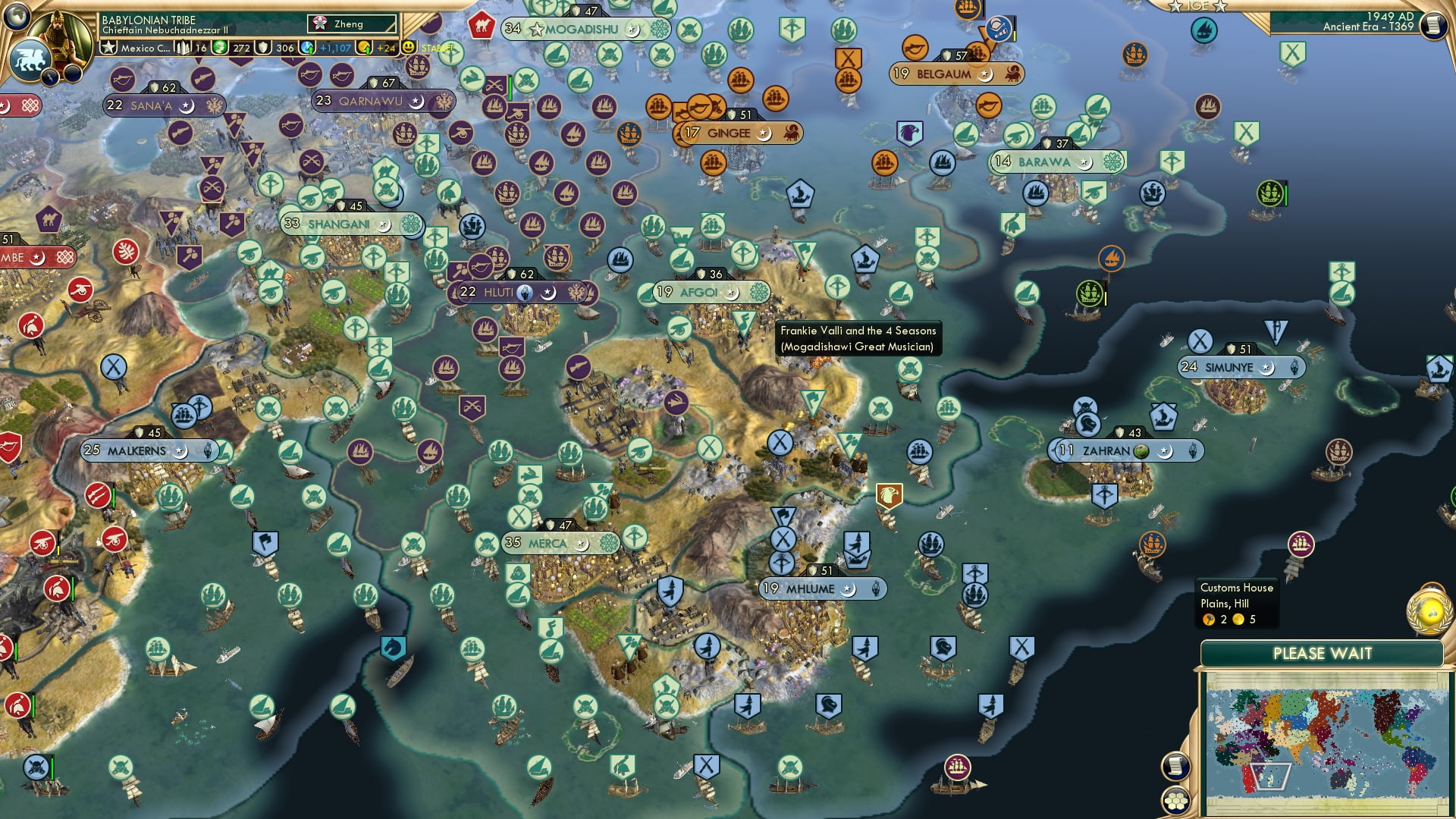The width and height of the screenshot is (1456, 819).
Task: Click the lightning bolt button under the portrait
Action: (52, 77)
